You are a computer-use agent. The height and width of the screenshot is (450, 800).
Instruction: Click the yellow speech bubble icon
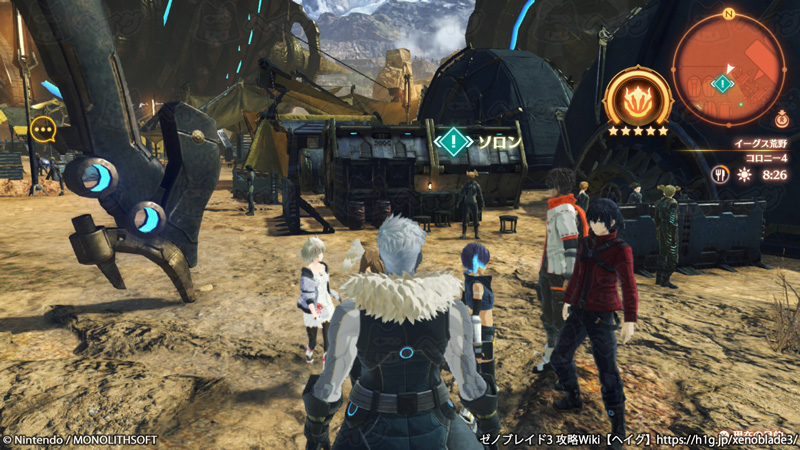(x=42, y=128)
